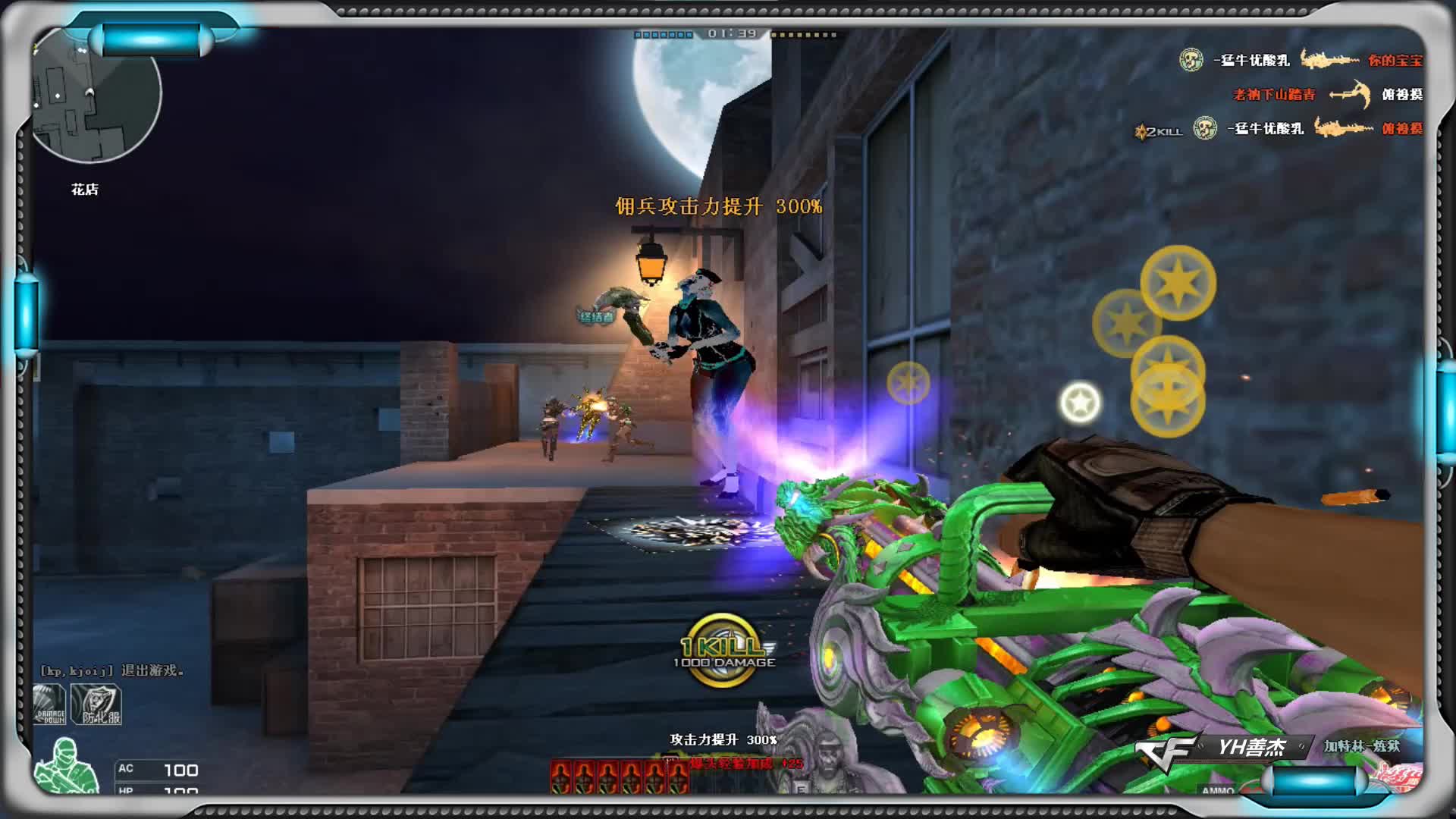Click the YH善杰 player name banner
Screen dimensions: 1456x819
point(1251,748)
